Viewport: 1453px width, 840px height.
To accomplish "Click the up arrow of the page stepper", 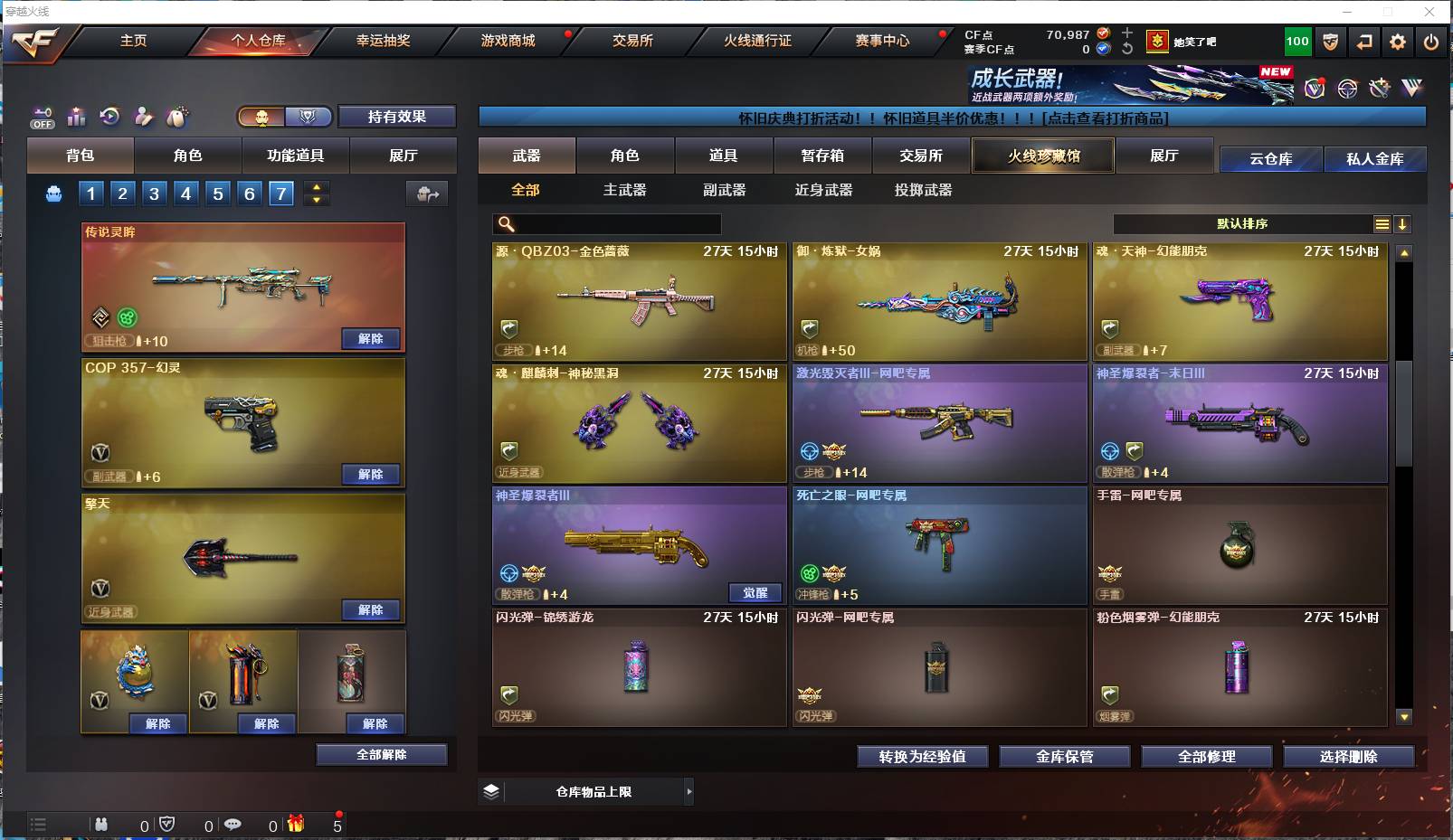I will pyautogui.click(x=315, y=187).
